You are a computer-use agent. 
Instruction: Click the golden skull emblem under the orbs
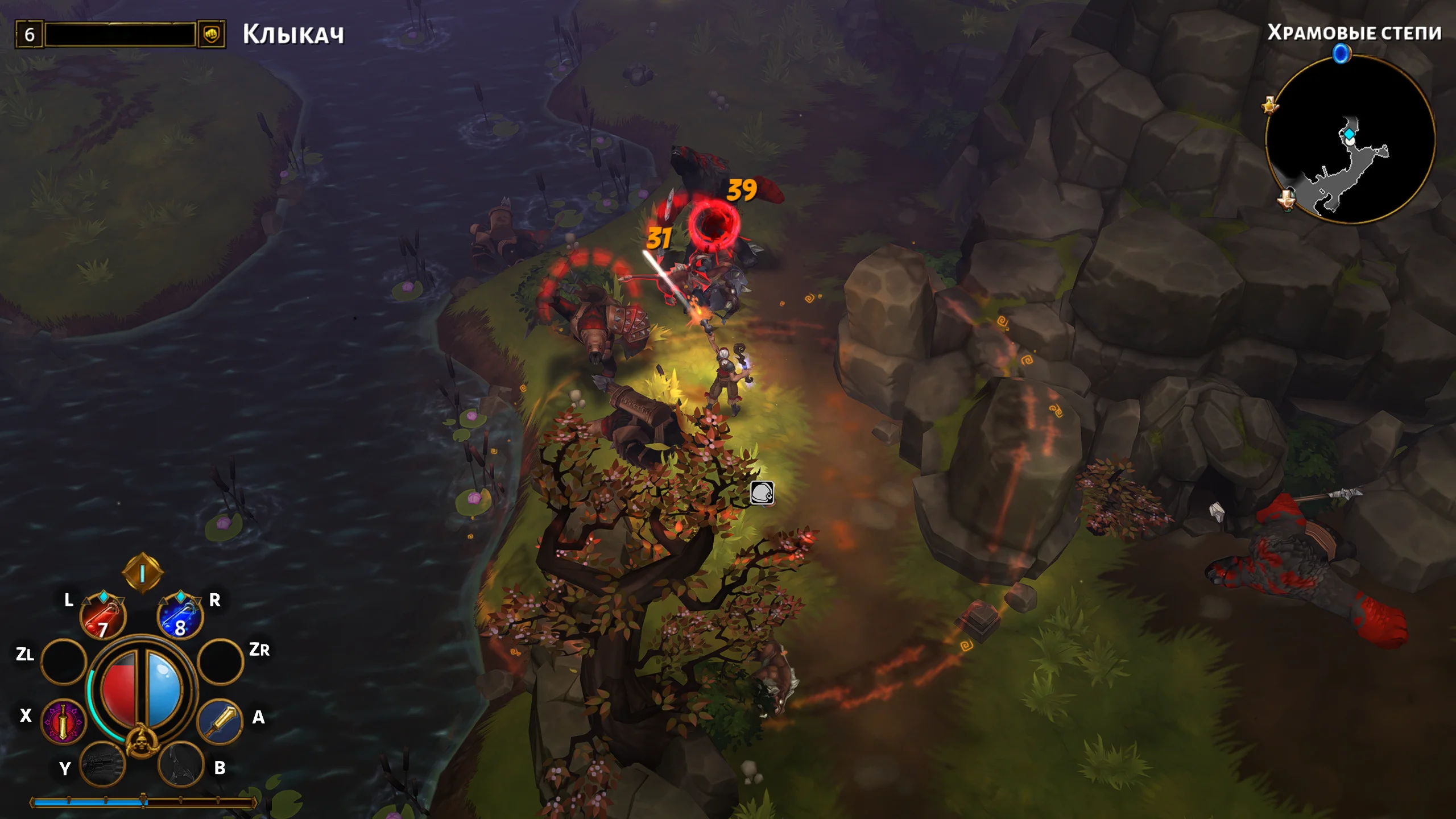[x=140, y=742]
